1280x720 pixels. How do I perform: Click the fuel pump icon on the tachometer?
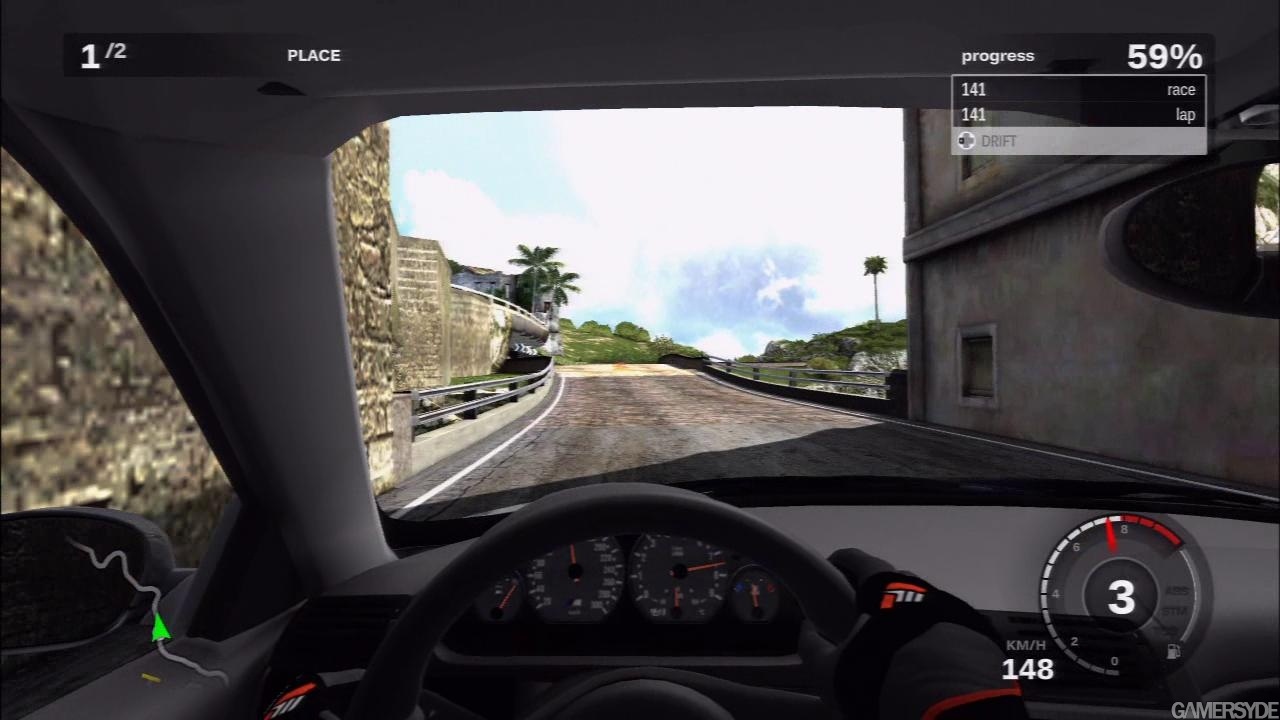(1173, 652)
